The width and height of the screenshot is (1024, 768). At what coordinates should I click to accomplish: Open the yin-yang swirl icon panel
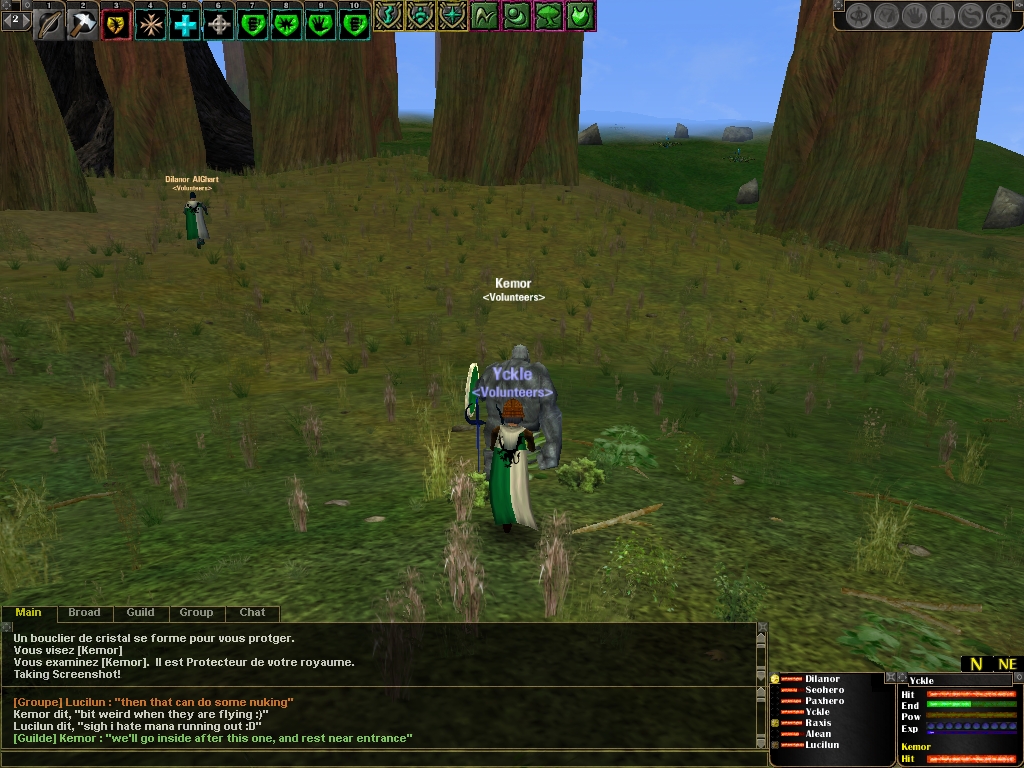click(x=970, y=16)
